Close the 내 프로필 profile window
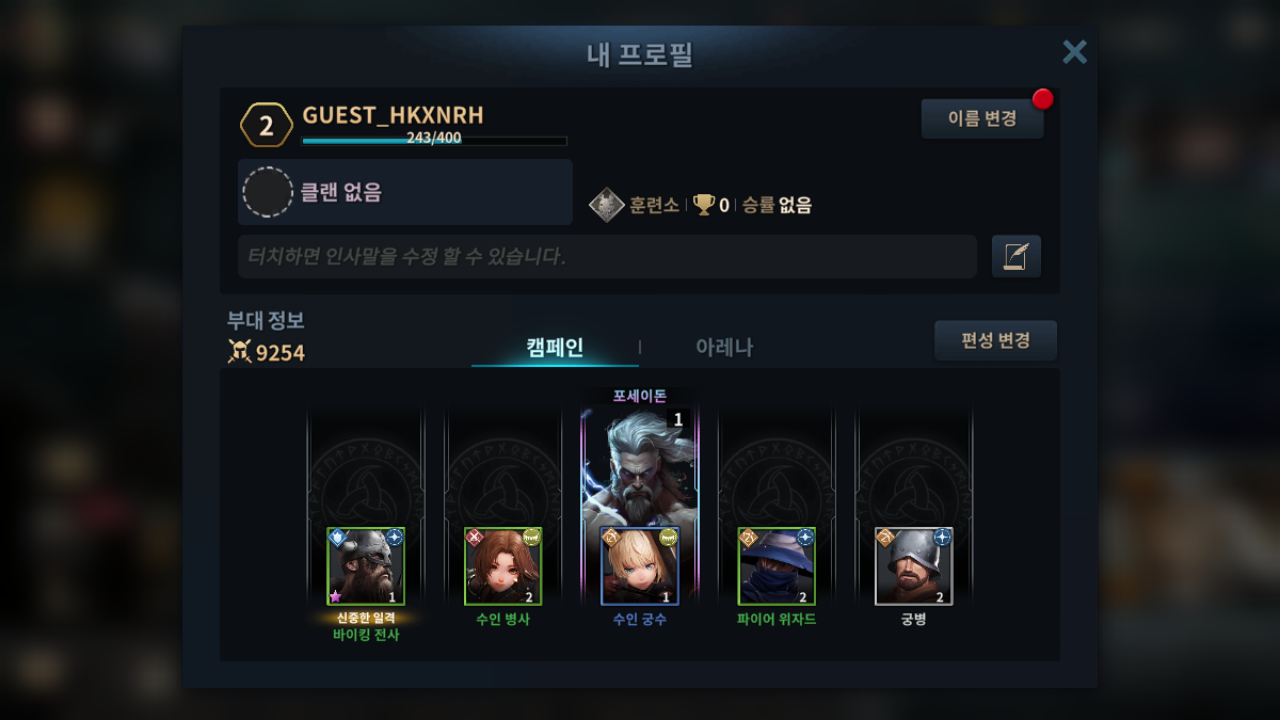This screenshot has height=720, width=1280. [x=1074, y=52]
